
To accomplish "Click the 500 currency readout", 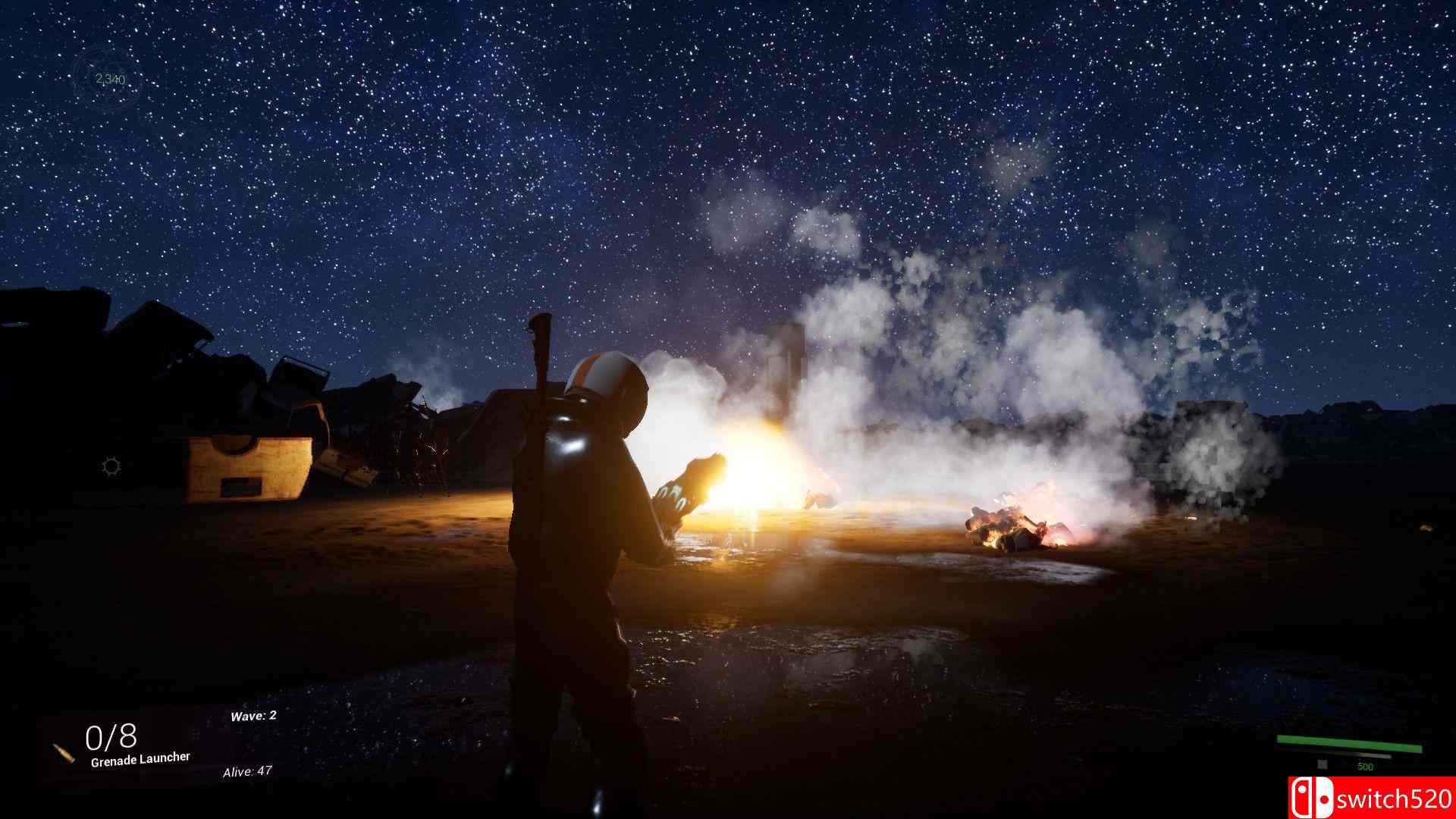I will point(1367,767).
